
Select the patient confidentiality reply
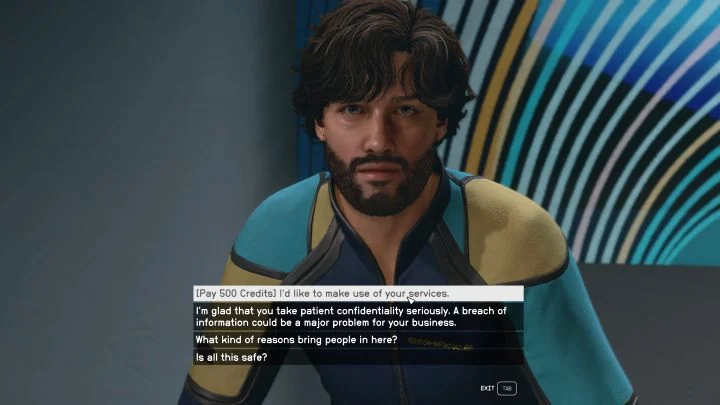click(351, 316)
